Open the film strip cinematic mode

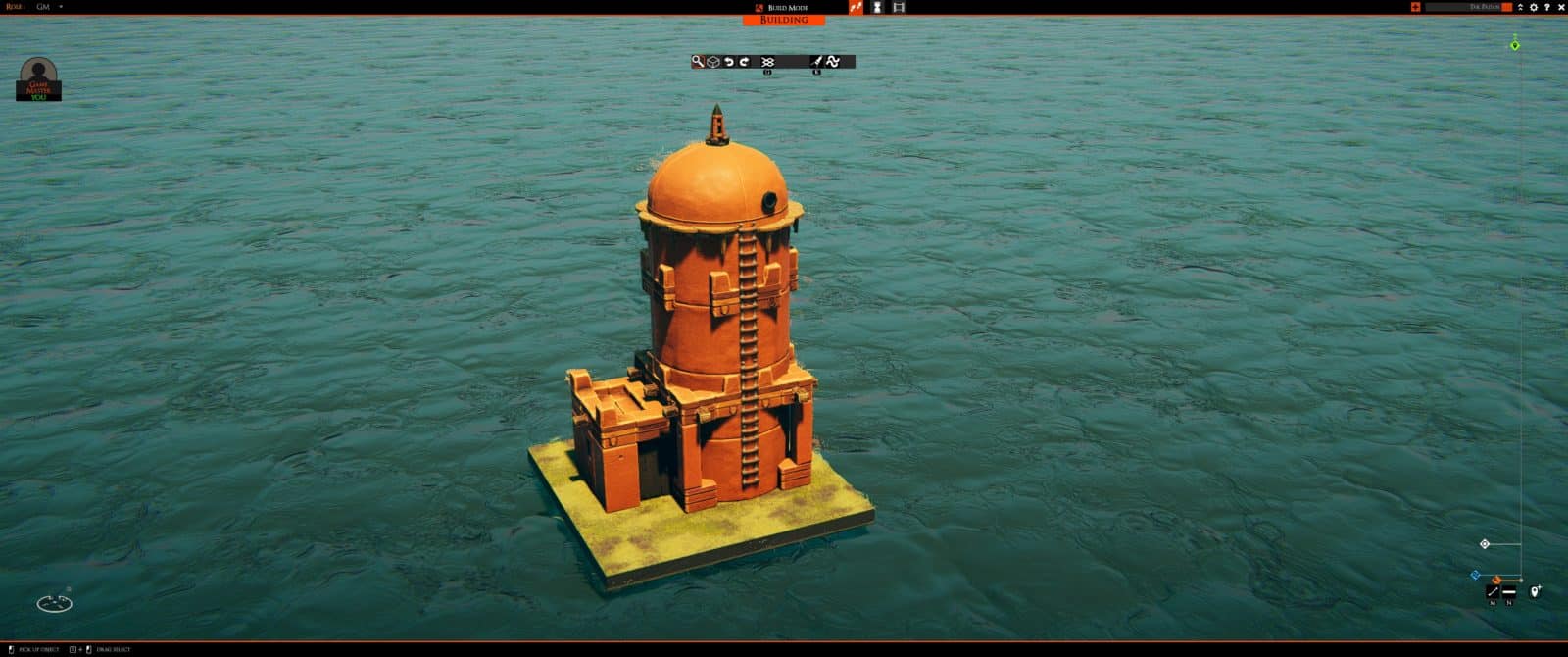tap(899, 7)
